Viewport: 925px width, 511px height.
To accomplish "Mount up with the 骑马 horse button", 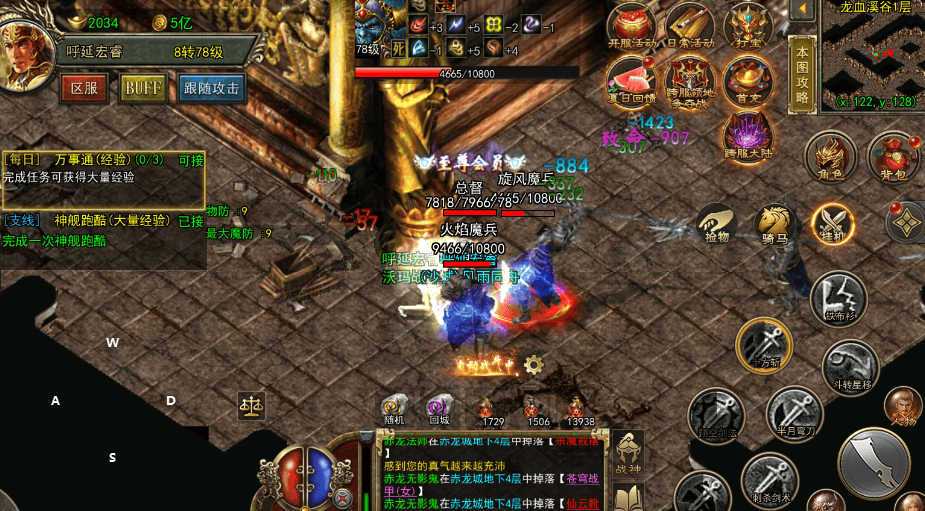I will pos(775,224).
